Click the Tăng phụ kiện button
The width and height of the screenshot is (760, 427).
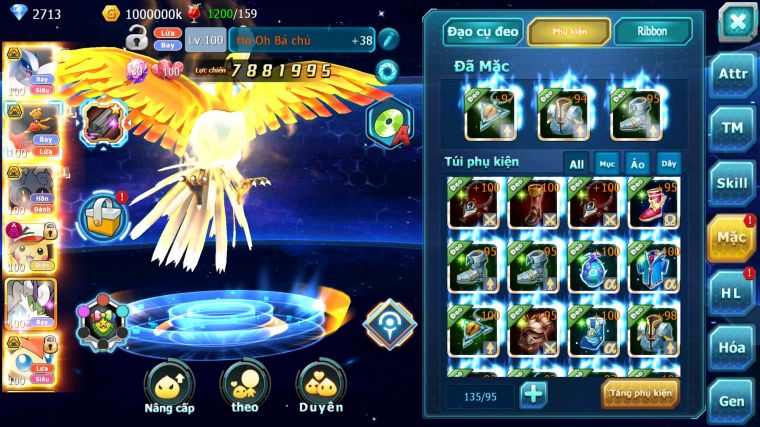click(x=640, y=393)
